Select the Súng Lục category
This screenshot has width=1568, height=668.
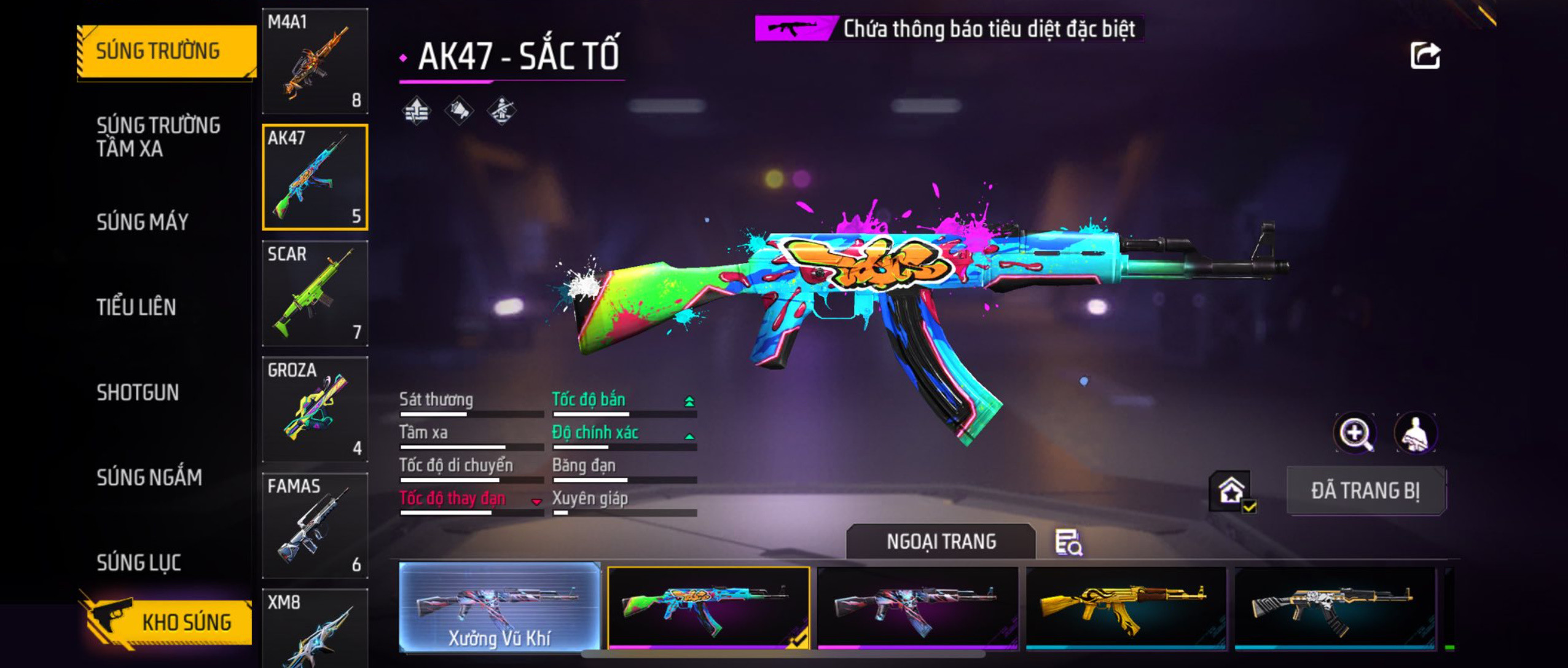click(x=139, y=563)
